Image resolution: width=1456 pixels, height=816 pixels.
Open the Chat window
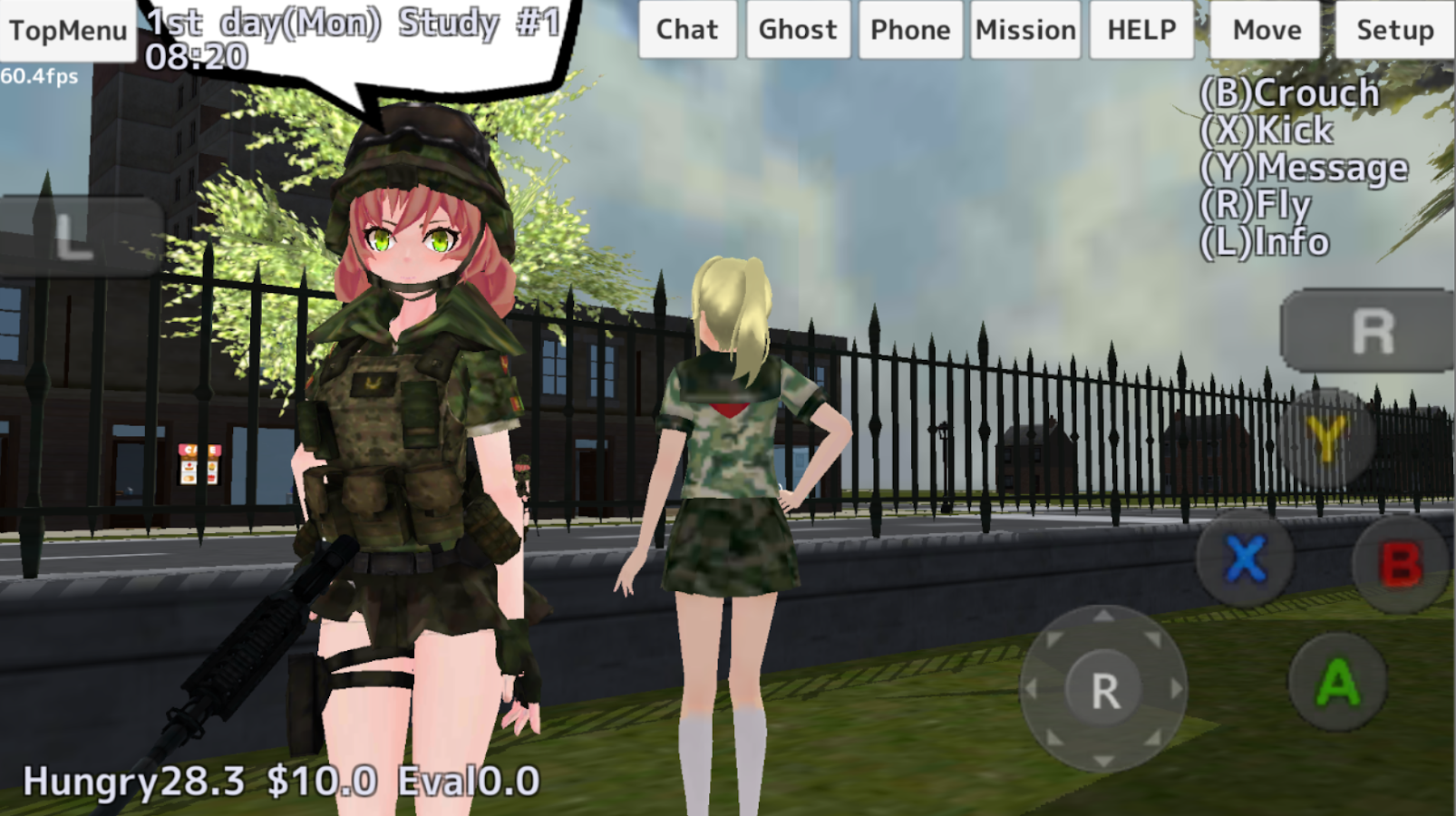click(686, 29)
